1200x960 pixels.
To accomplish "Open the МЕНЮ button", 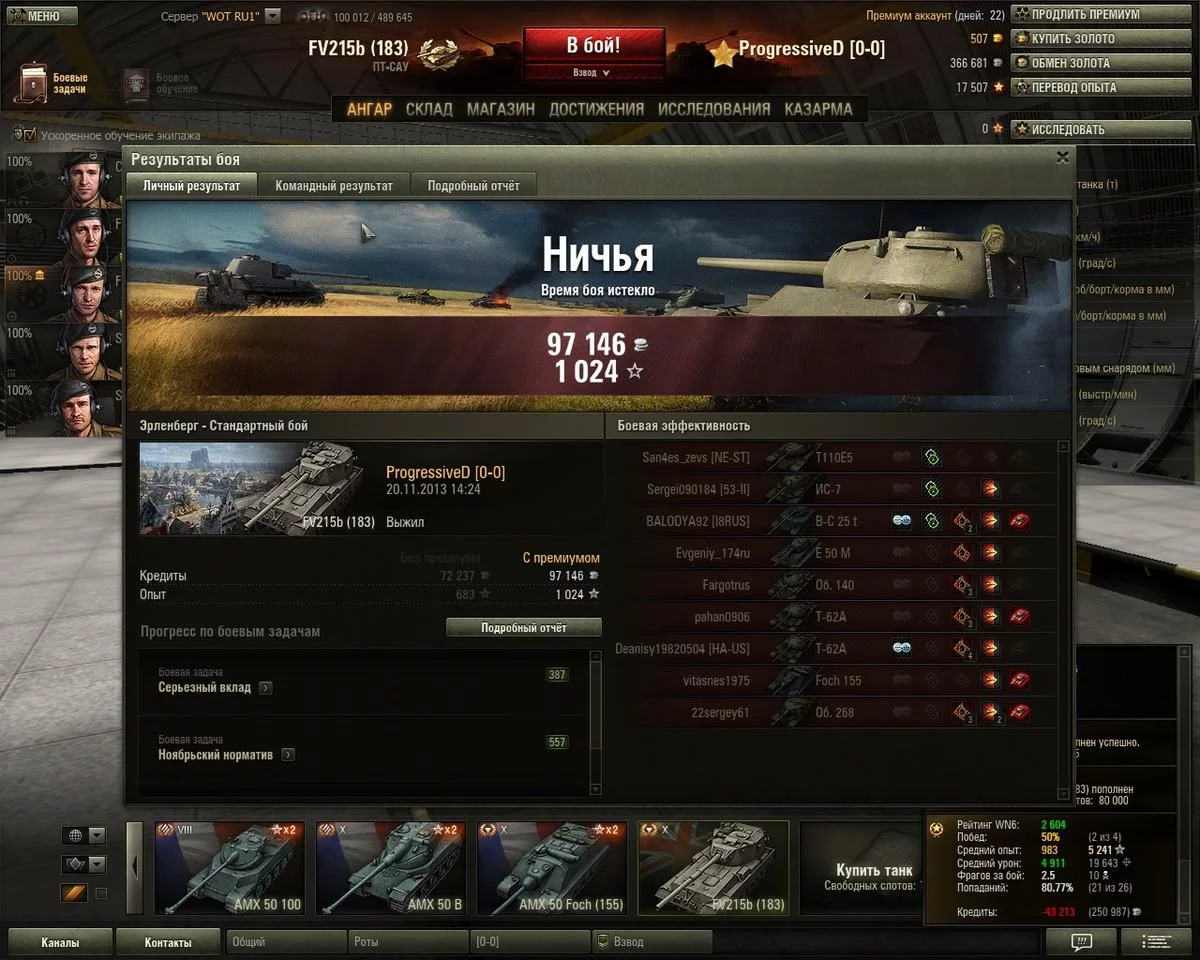I will pyautogui.click(x=39, y=16).
